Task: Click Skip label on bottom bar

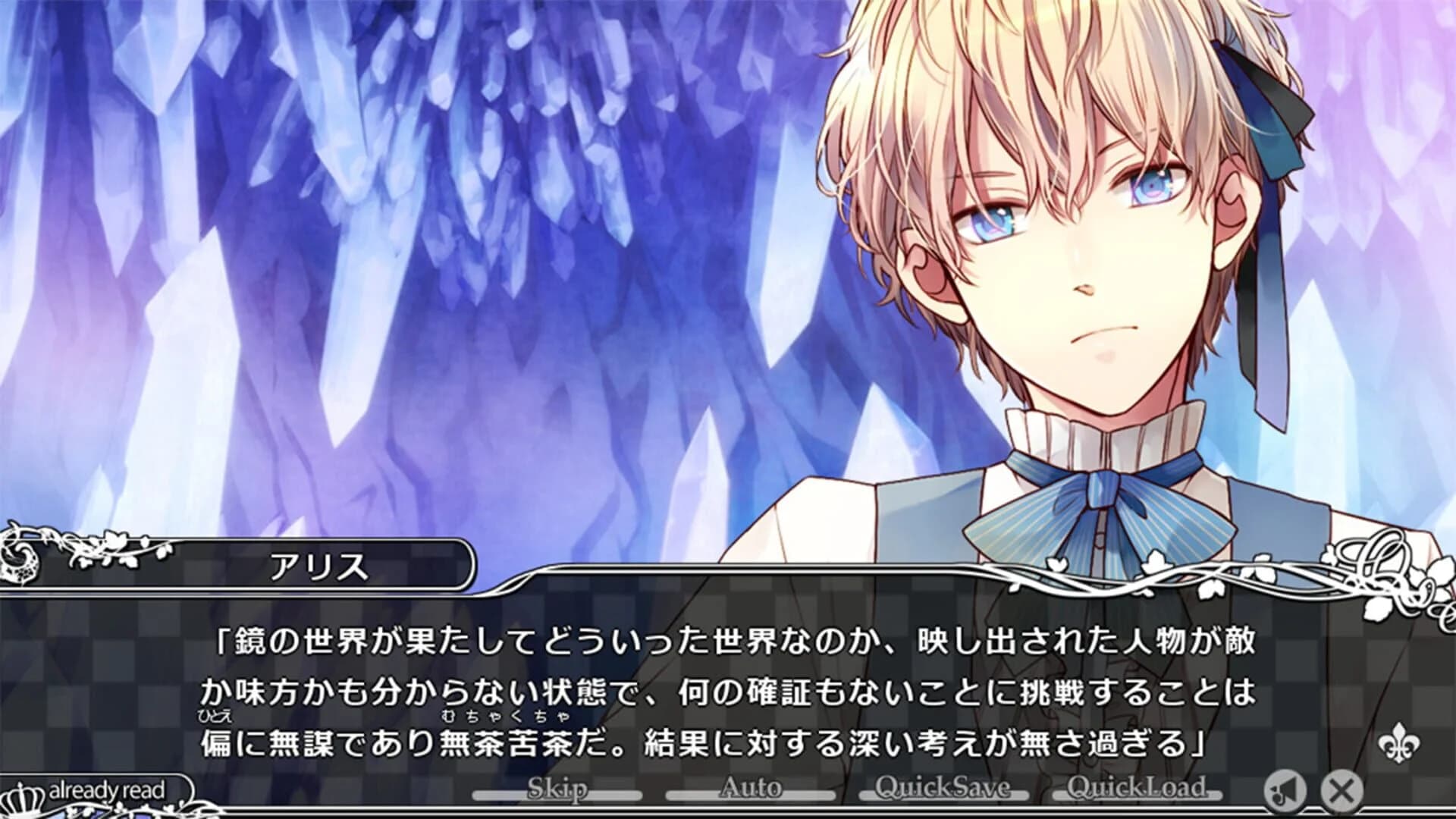Action: (x=559, y=789)
